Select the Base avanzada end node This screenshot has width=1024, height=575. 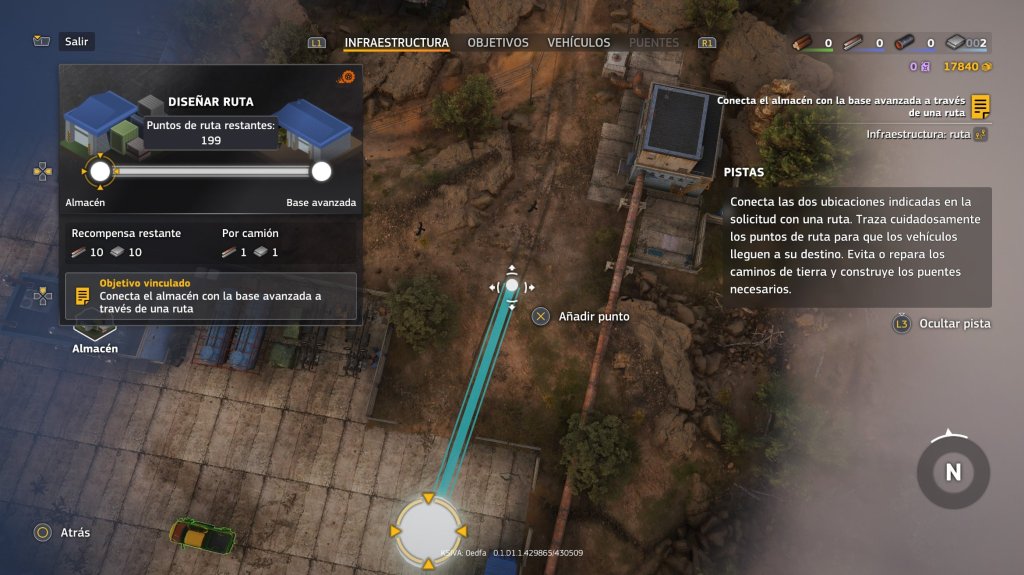pyautogui.click(x=321, y=172)
